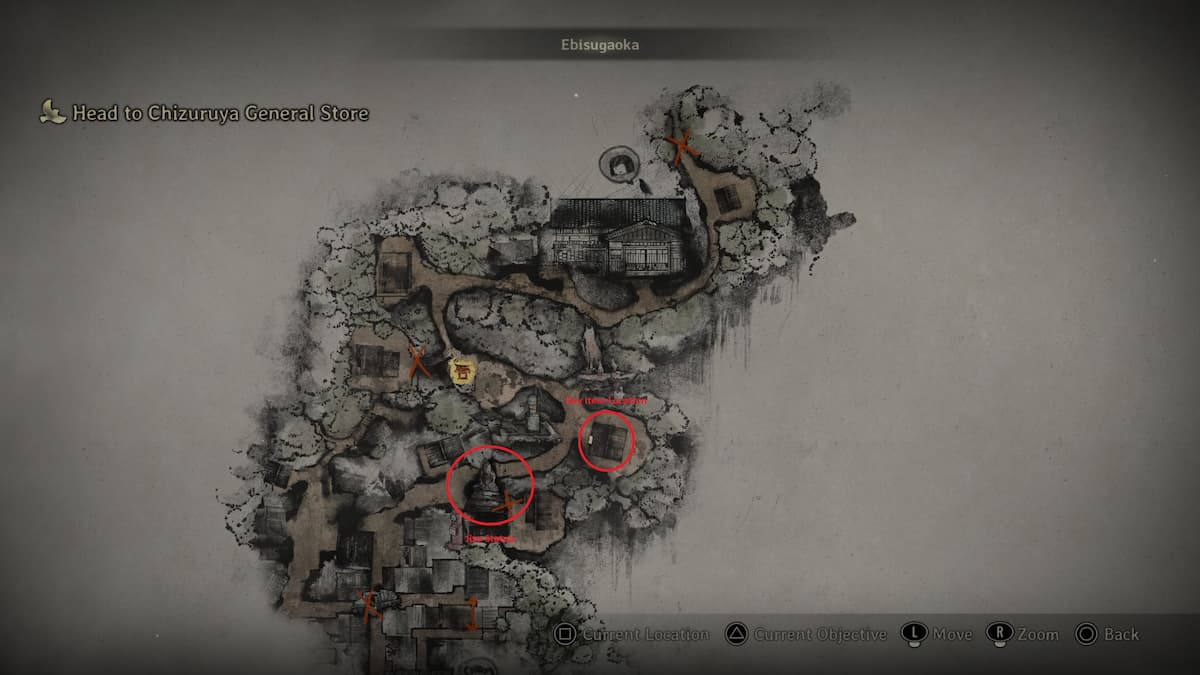The image size is (1200, 675).
Task: Click the red X beside the shrine marker
Action: coord(418,361)
